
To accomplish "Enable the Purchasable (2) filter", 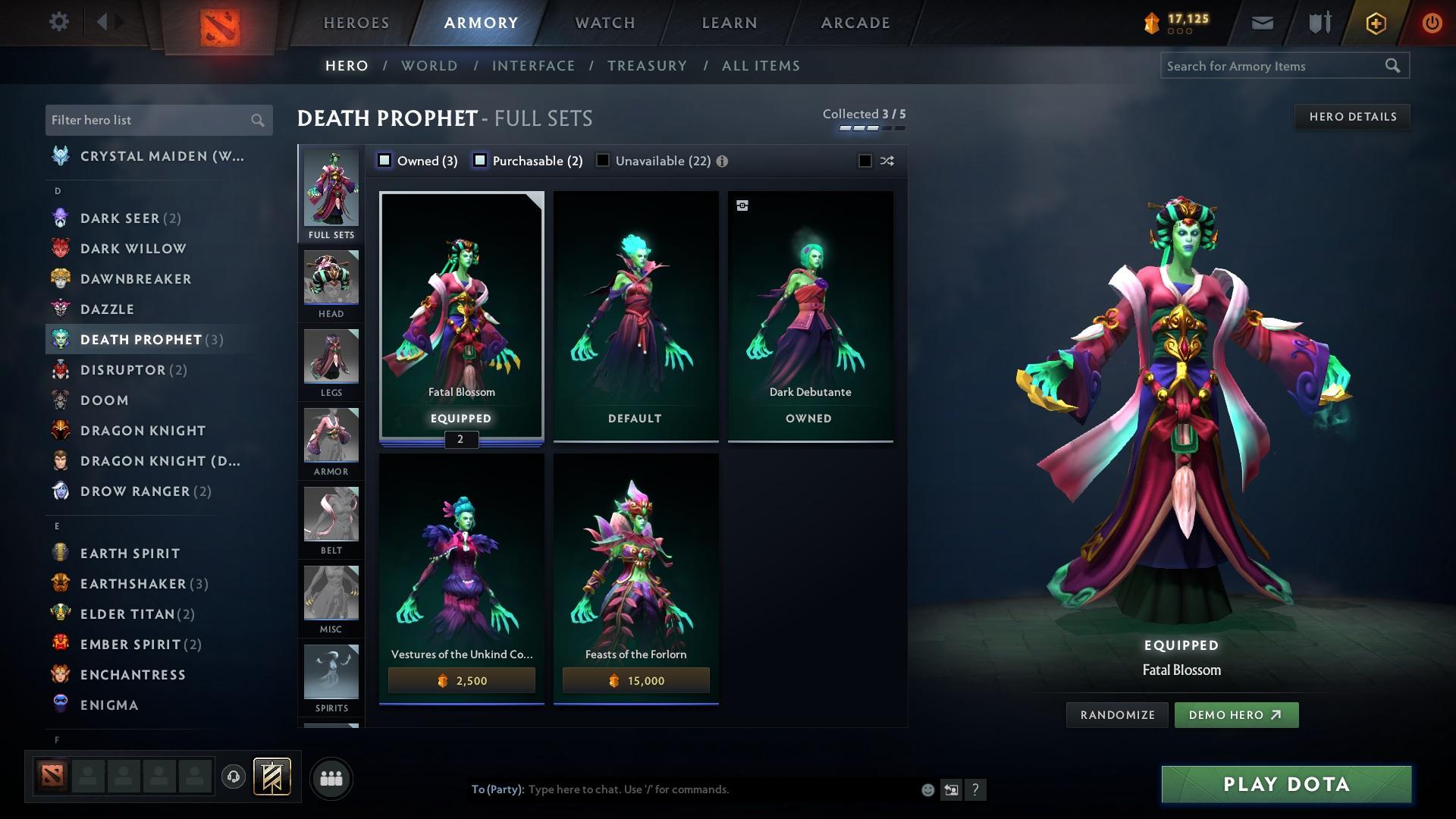I will pos(479,160).
